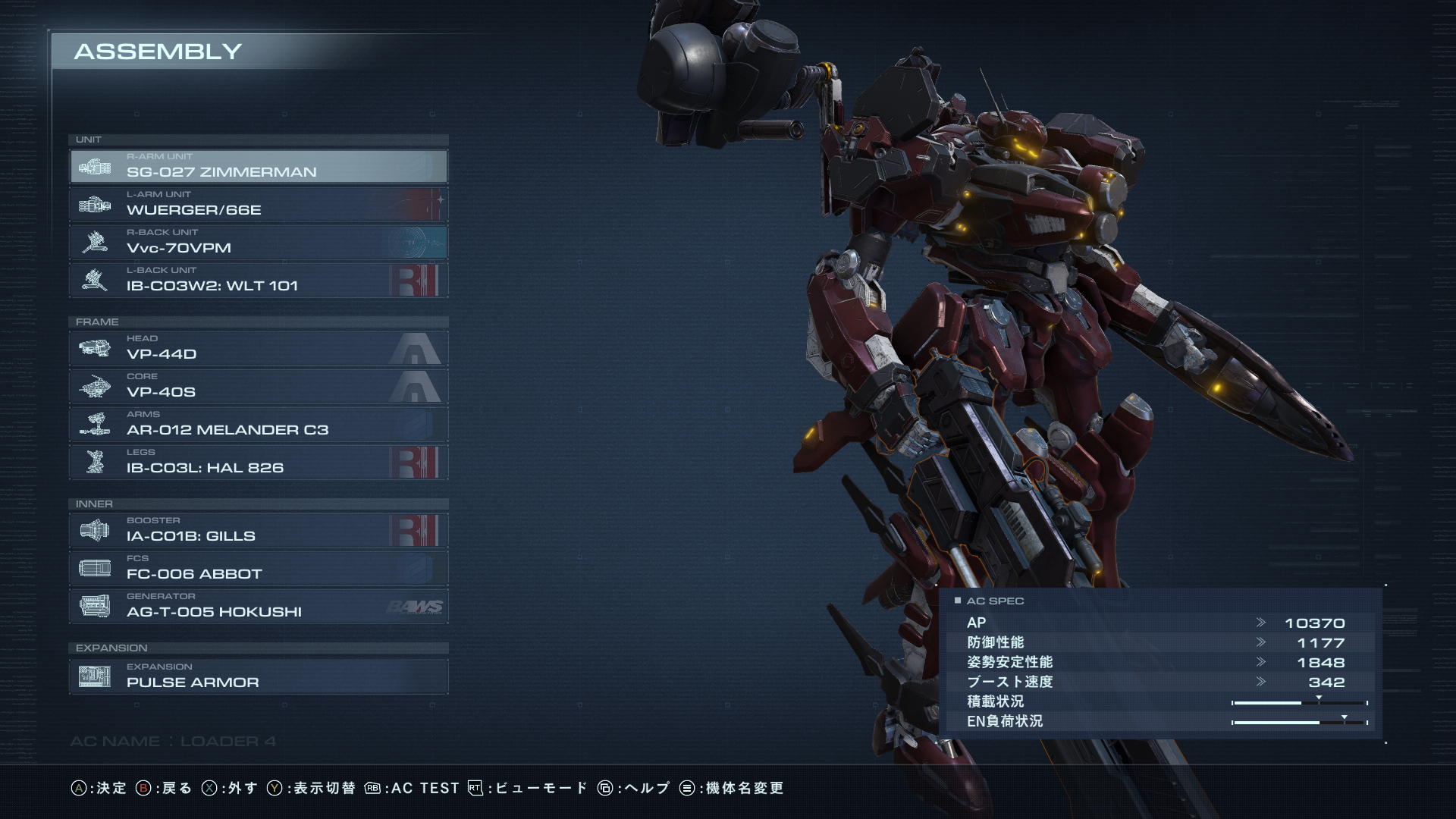Screen dimensions: 1456x819
Task: Select the PULSE ARMOR expansion slot
Action: click(258, 676)
